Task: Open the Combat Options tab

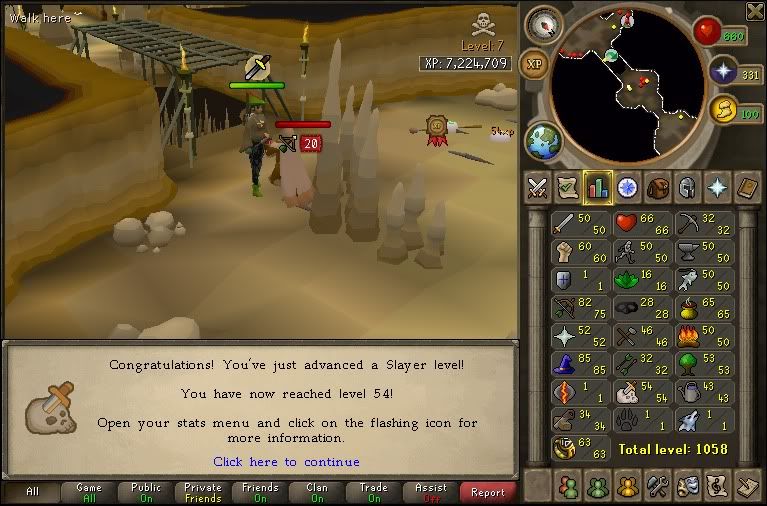Action: [538, 187]
